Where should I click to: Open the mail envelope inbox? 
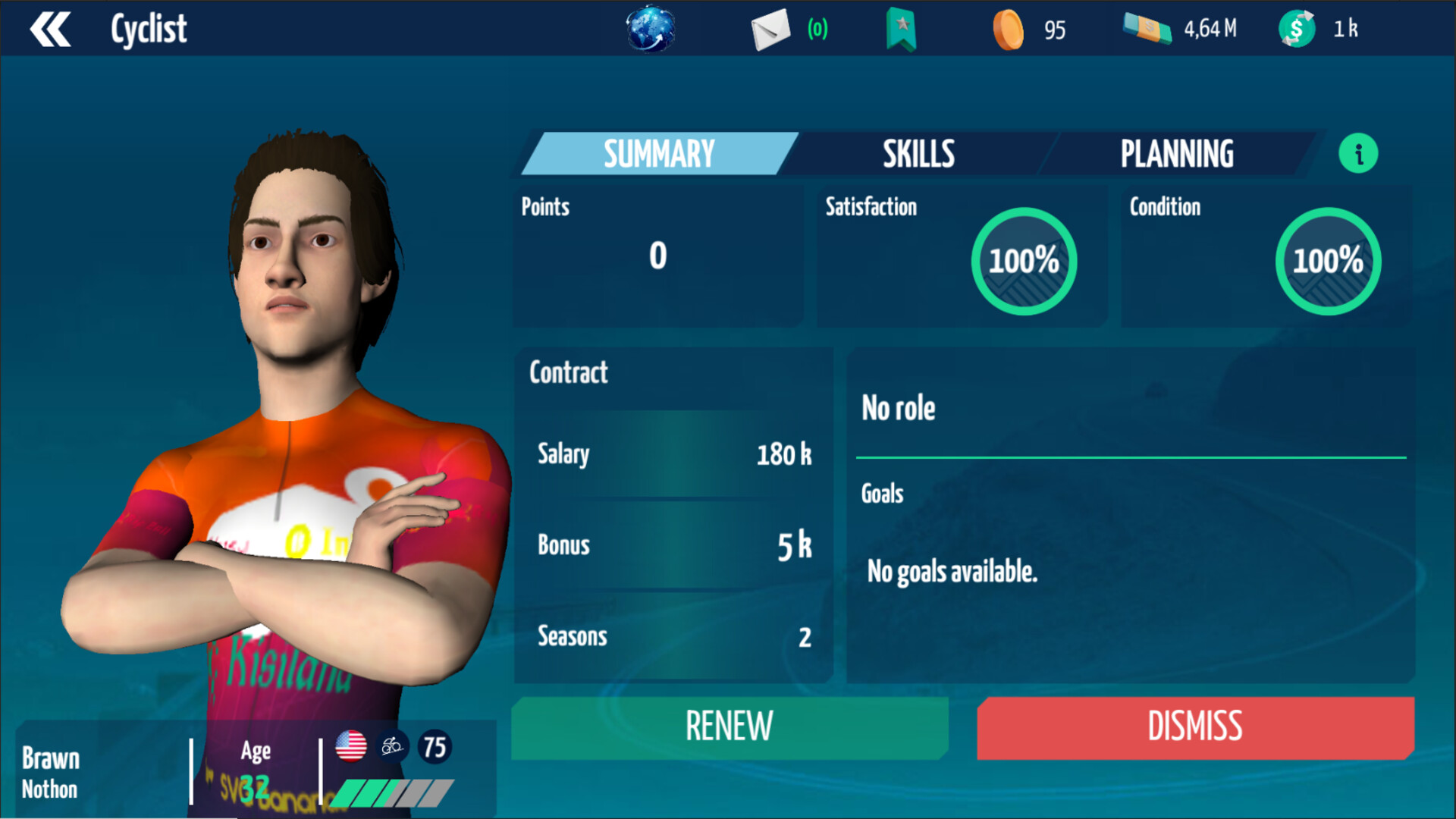coord(770,30)
